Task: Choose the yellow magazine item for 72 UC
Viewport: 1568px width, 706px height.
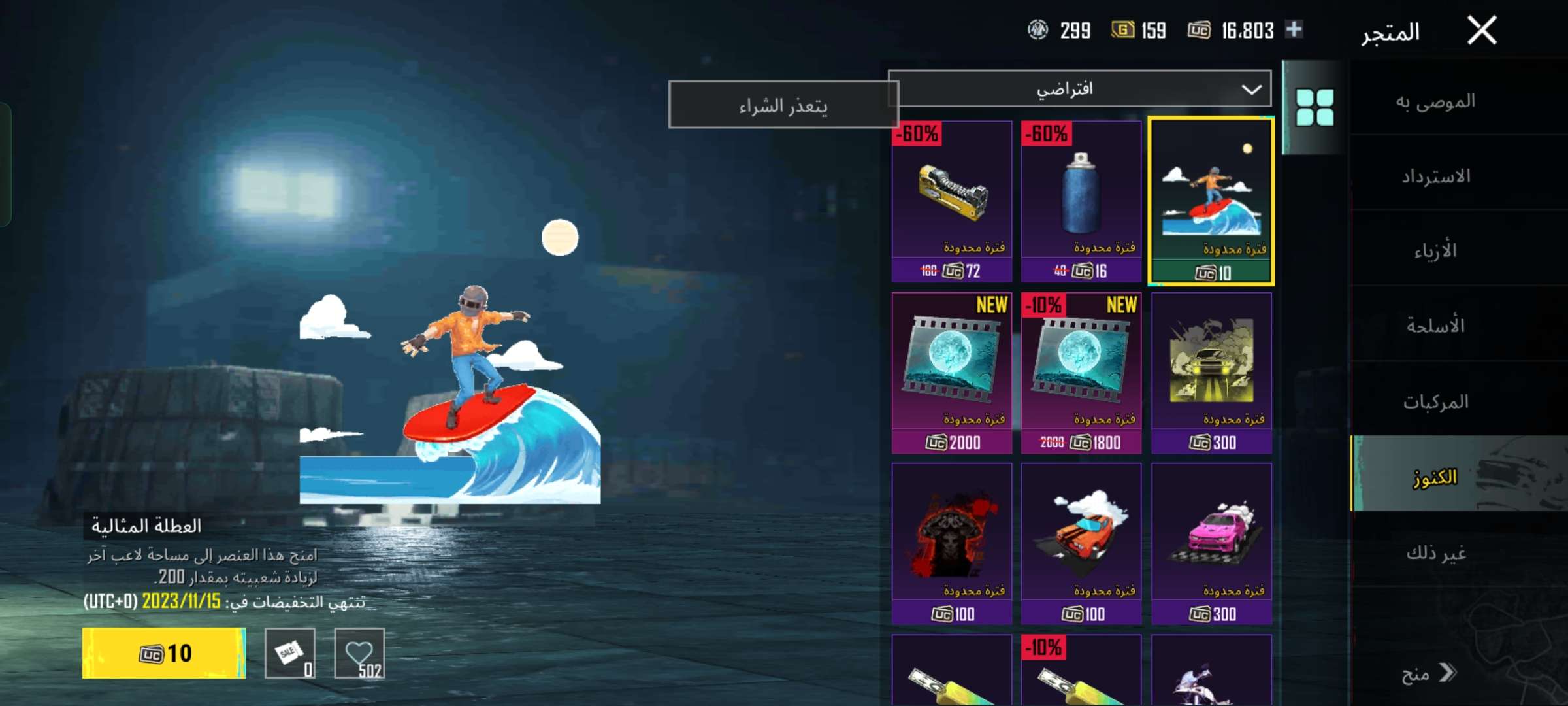Action: [952, 201]
